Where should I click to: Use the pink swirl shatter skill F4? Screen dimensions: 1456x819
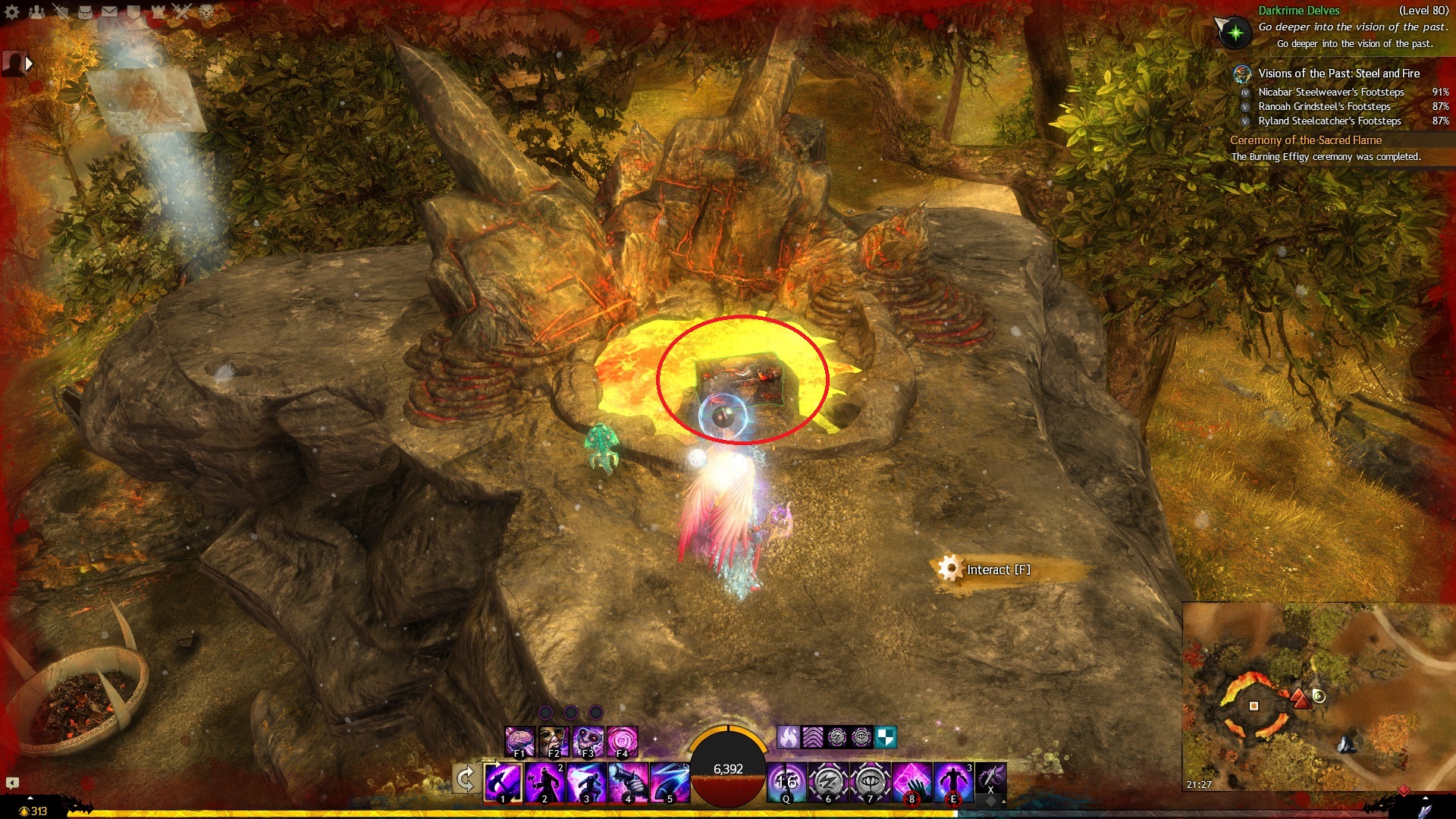pyautogui.click(x=622, y=741)
